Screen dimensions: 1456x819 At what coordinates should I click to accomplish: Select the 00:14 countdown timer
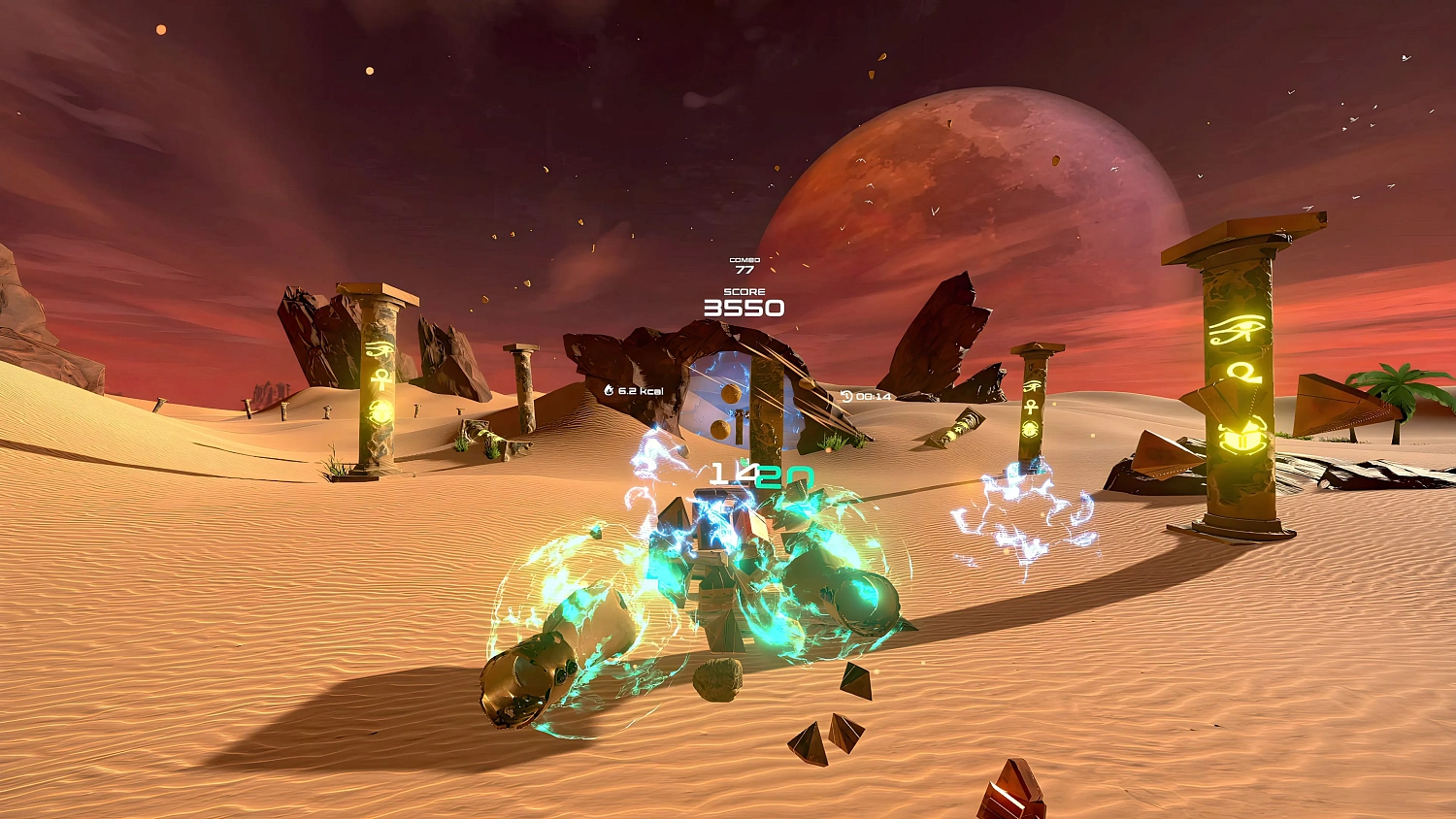[x=873, y=396]
